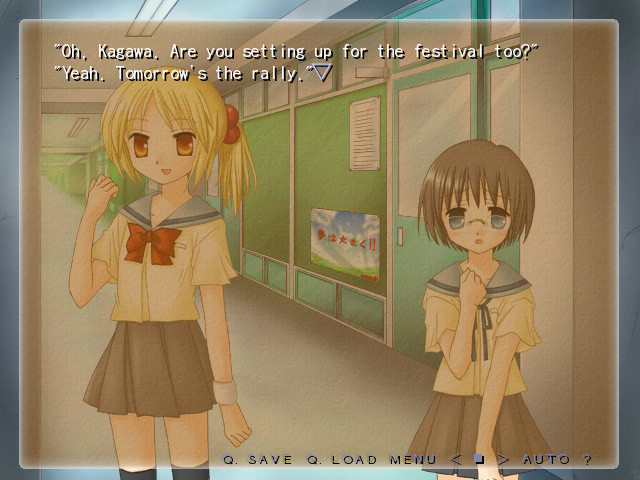Open the MENU option
Screen dimensions: 640x480
click(x=413, y=459)
